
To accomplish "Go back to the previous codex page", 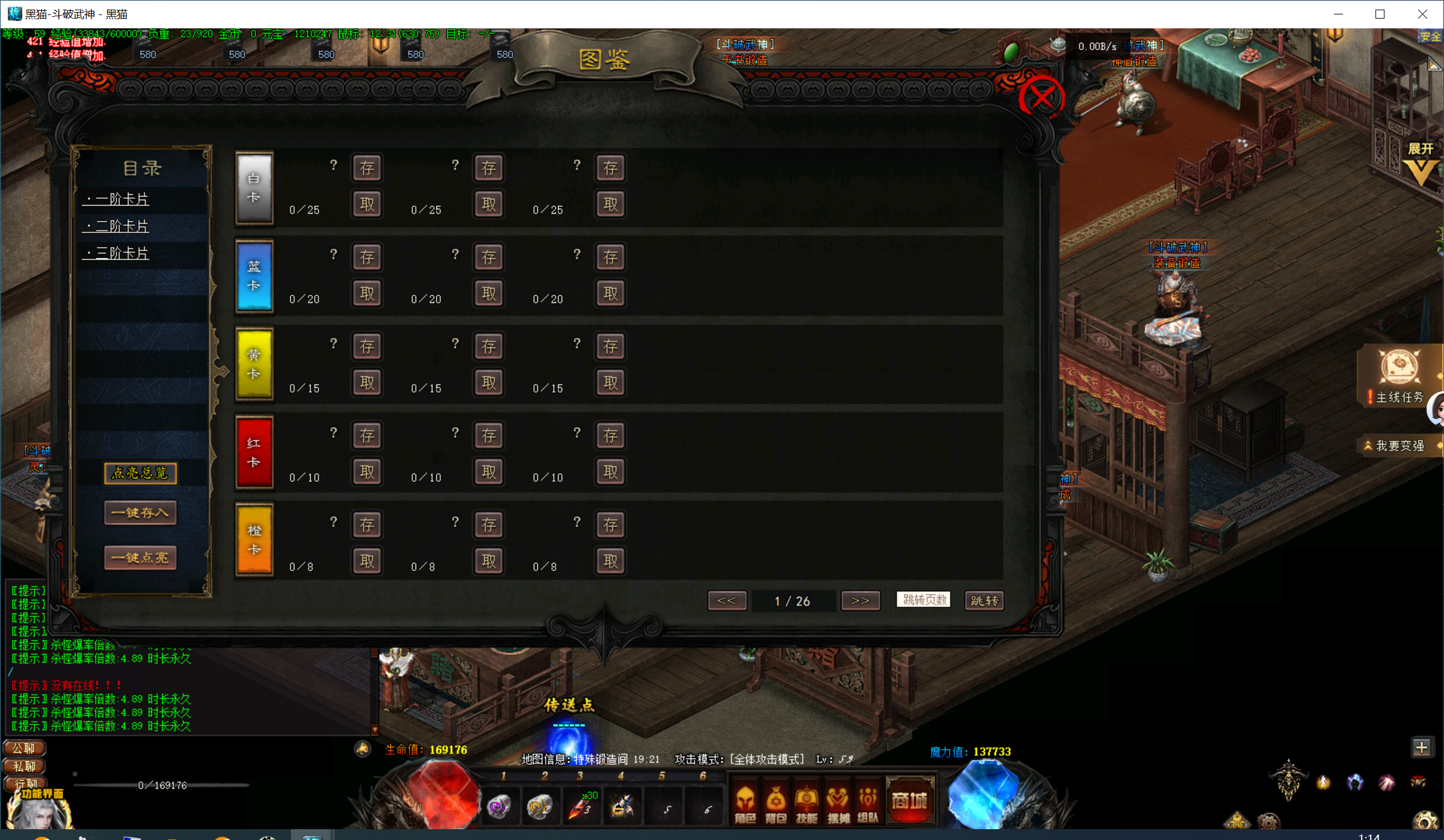I will click(727, 600).
